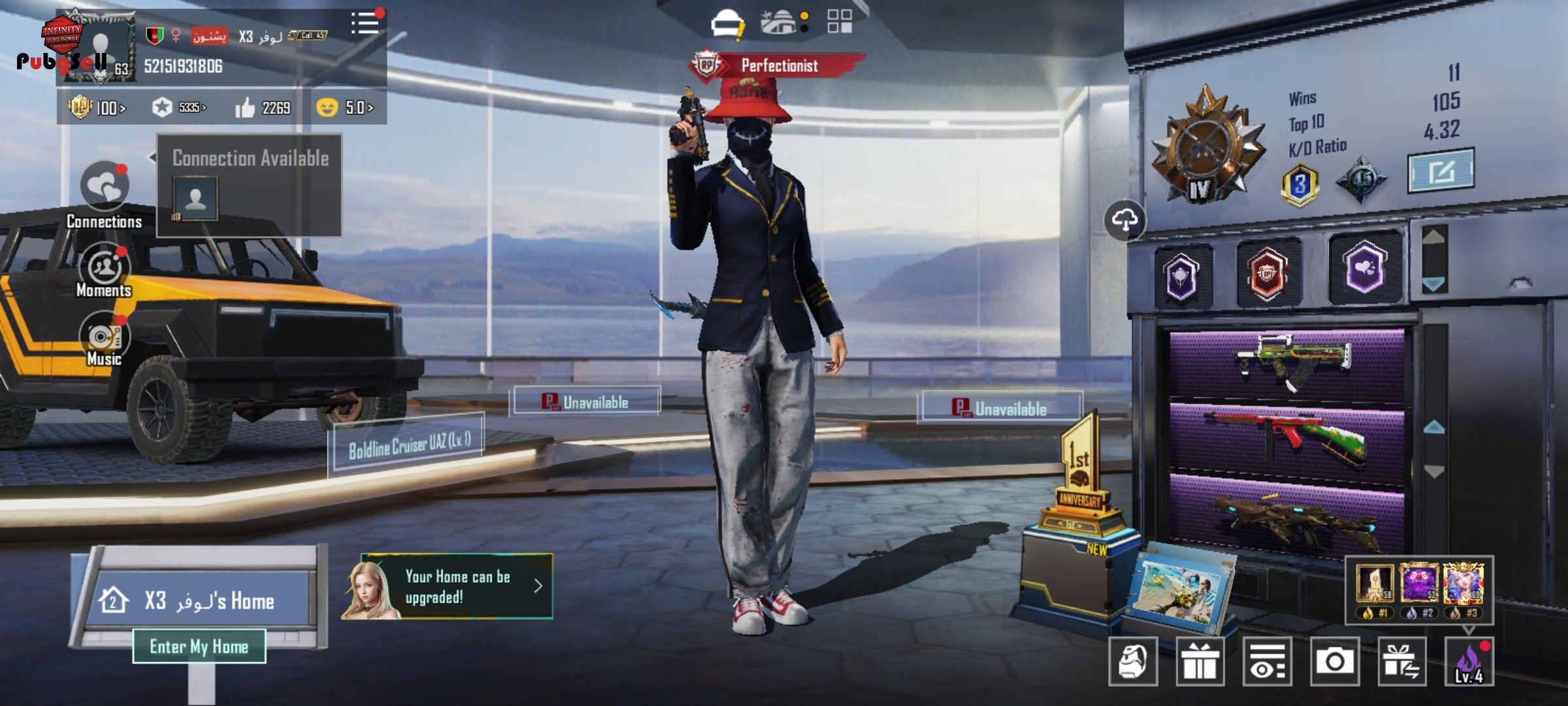Open the camera screenshot button
Screen dimensions: 1568x706
1335,662
